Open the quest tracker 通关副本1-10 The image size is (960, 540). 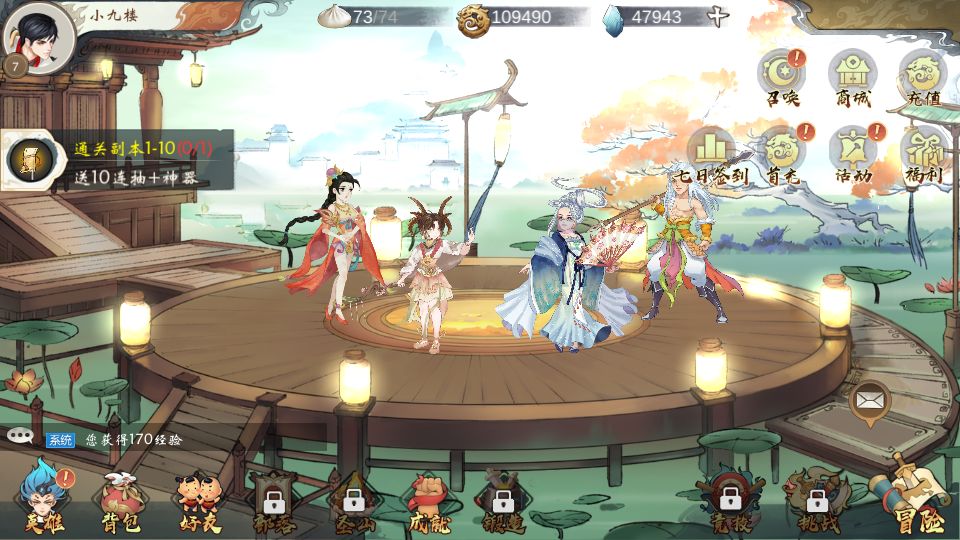pos(118,158)
